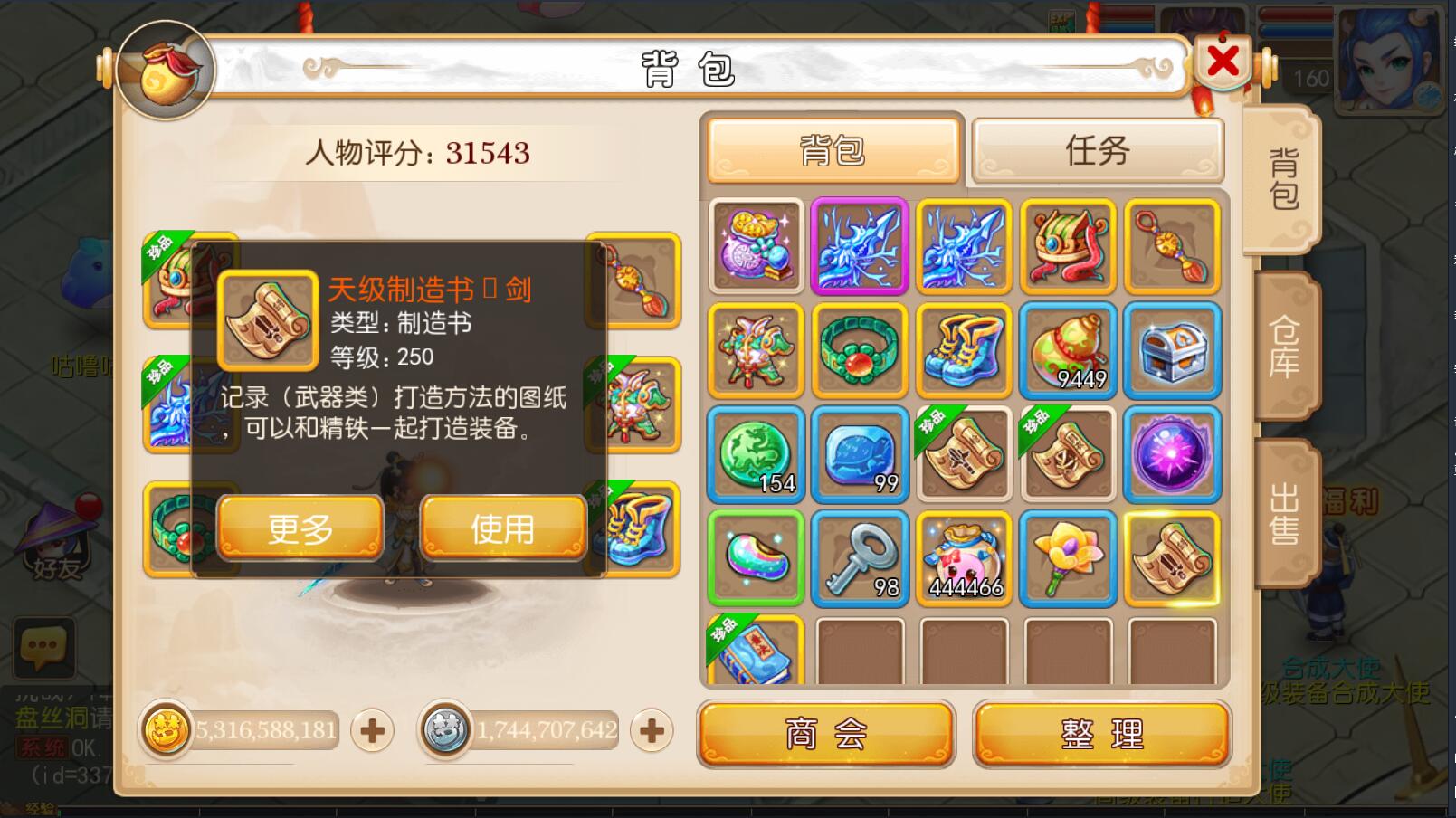Image resolution: width=1456 pixels, height=818 pixels.
Task: Open the treasure chest item in the backpack
Action: [x=1172, y=350]
